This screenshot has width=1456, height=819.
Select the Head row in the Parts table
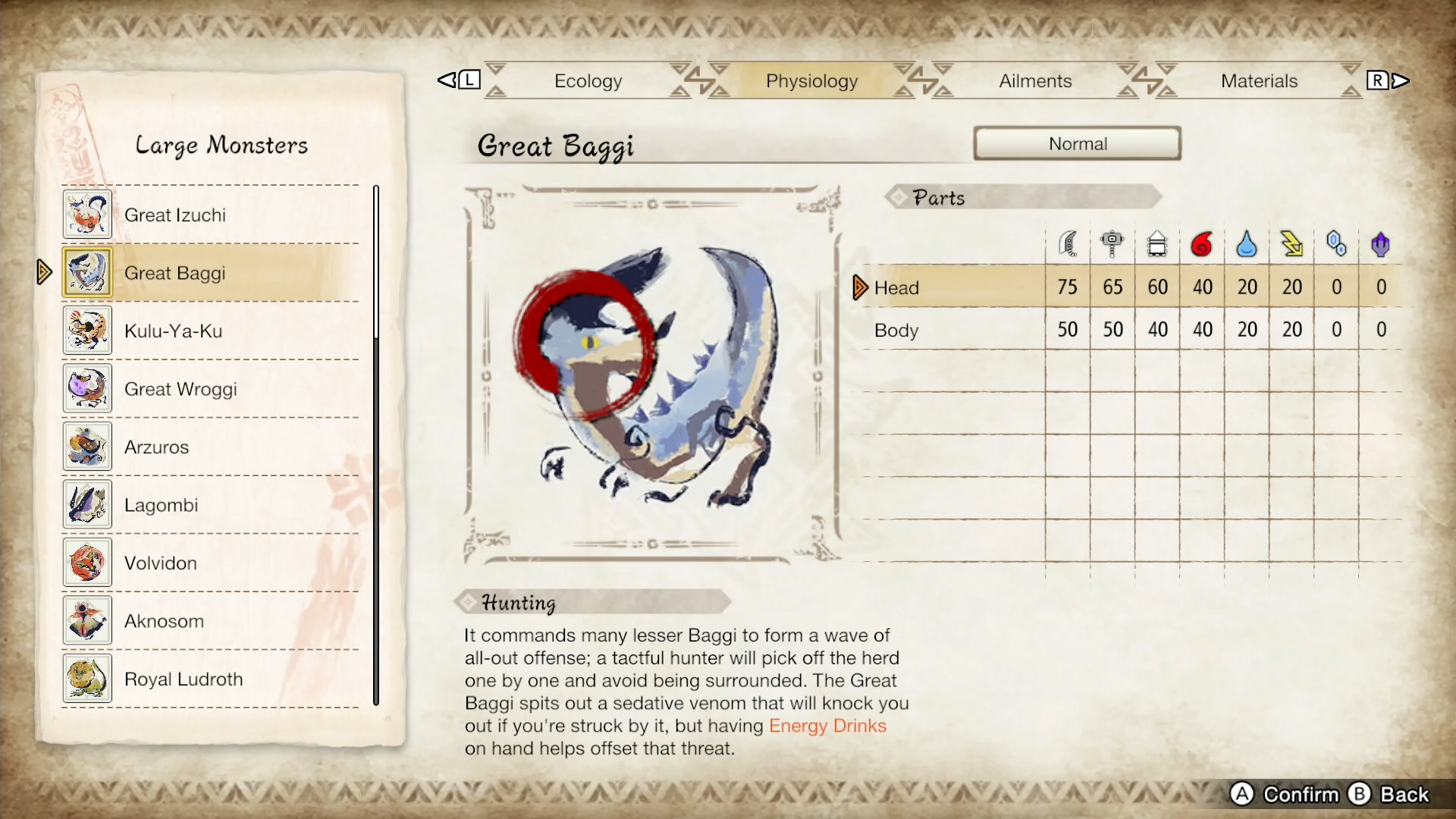pyautogui.click(x=897, y=287)
